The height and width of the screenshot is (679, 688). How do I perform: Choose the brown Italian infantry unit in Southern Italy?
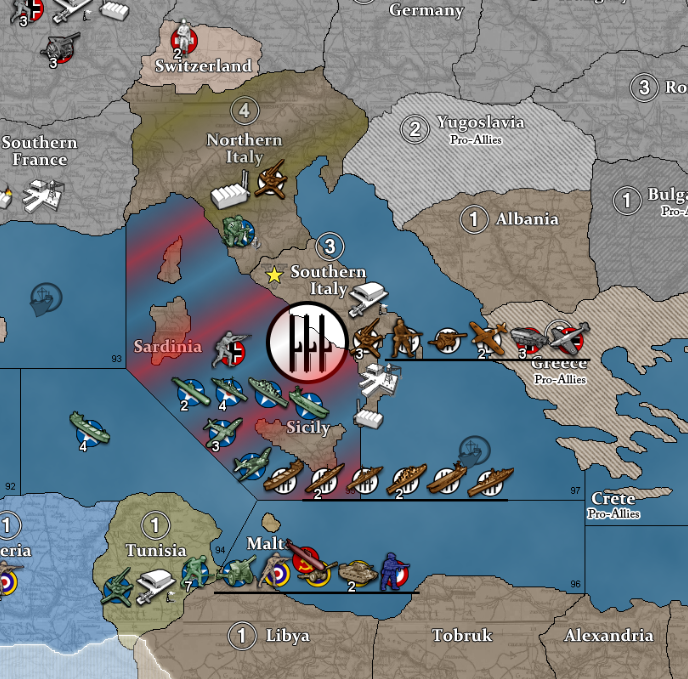click(405, 339)
